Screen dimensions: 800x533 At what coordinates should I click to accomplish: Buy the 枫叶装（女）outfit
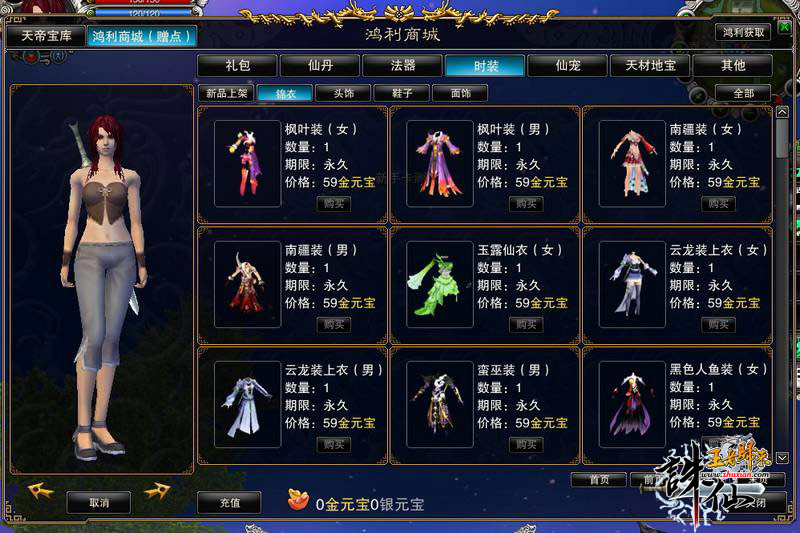tap(334, 204)
